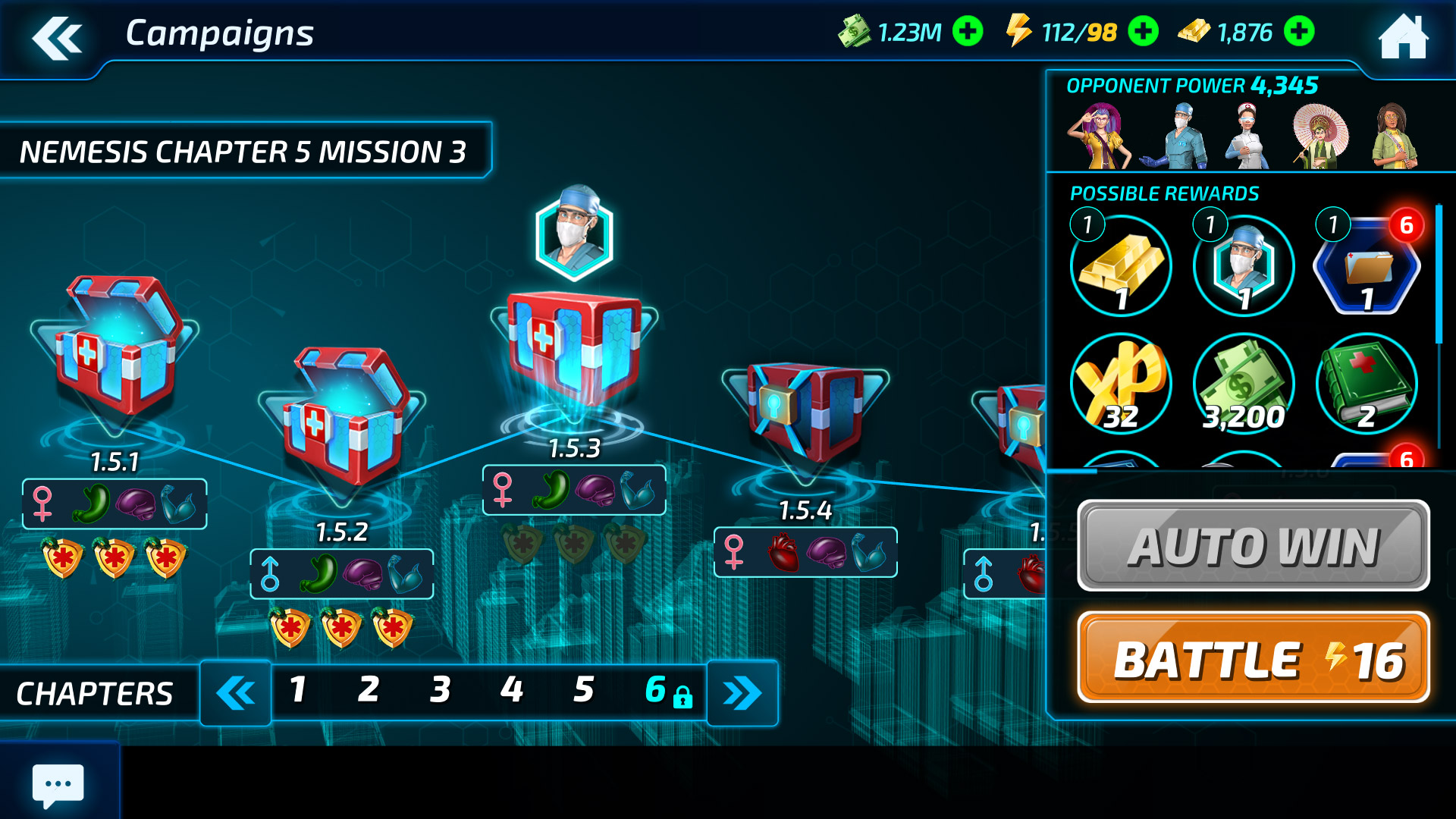Show previous chapters with left arrows
This screenshot has height=819, width=1456.
236,693
